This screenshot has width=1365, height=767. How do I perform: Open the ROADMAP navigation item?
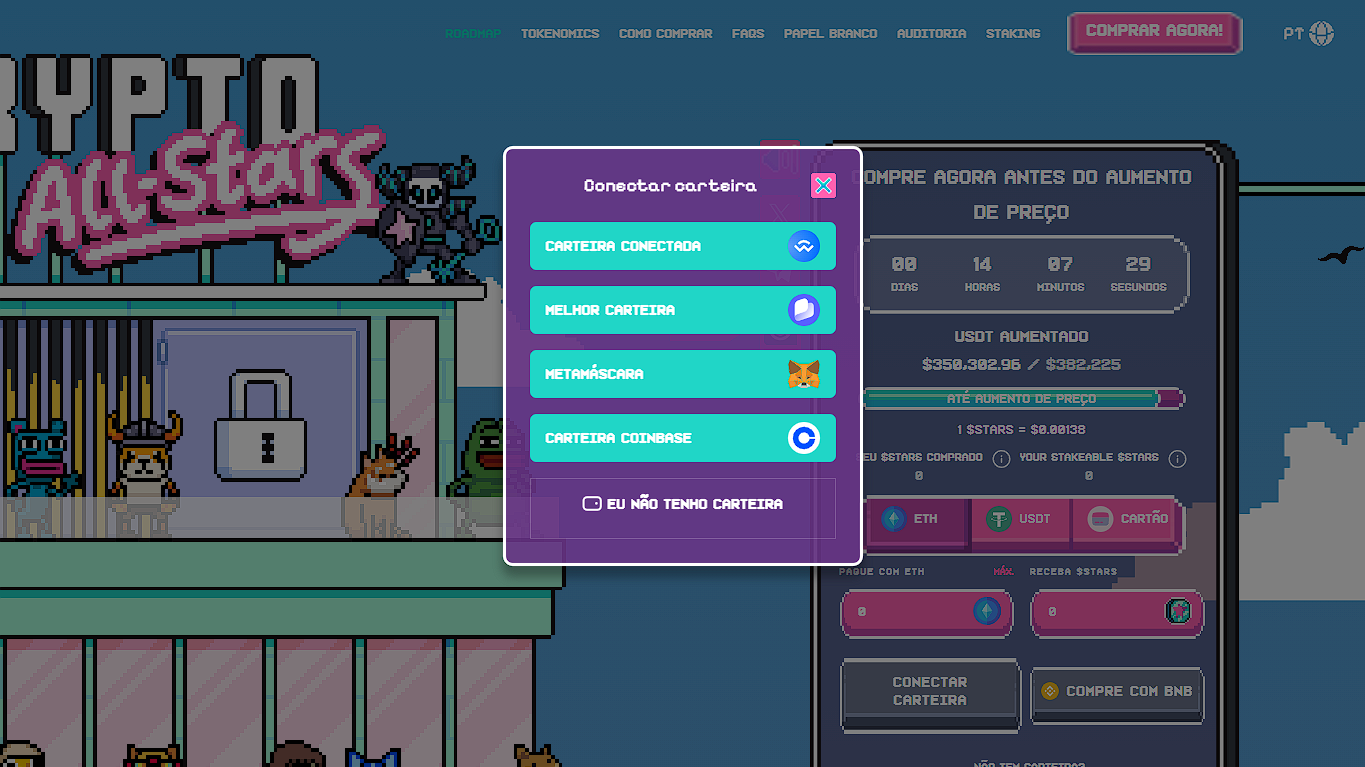click(473, 33)
